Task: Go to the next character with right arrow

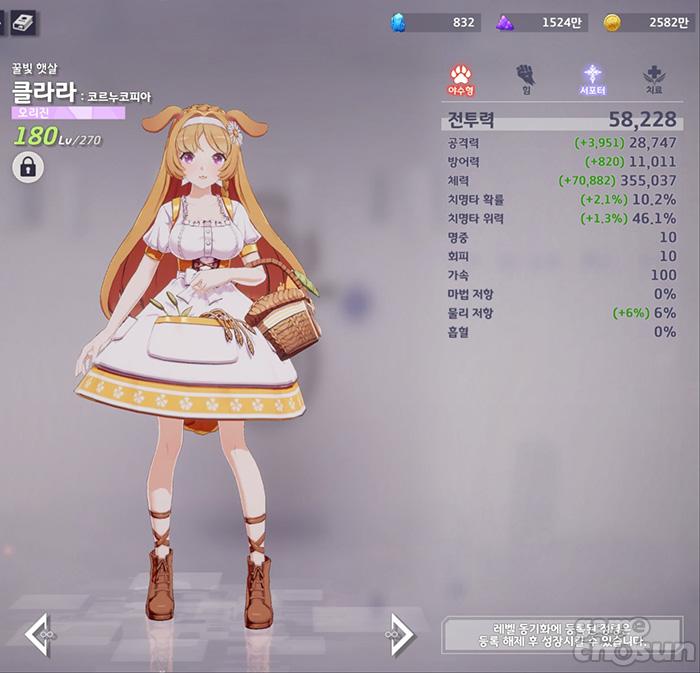Action: (399, 634)
